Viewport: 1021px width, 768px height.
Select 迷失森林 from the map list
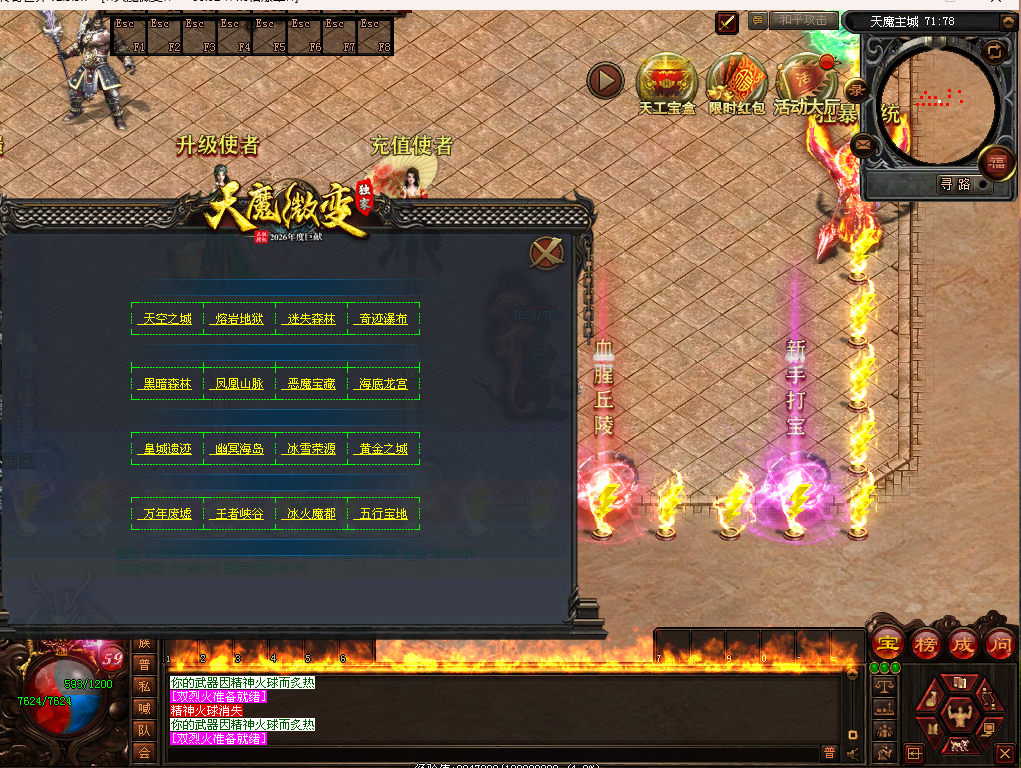point(311,319)
